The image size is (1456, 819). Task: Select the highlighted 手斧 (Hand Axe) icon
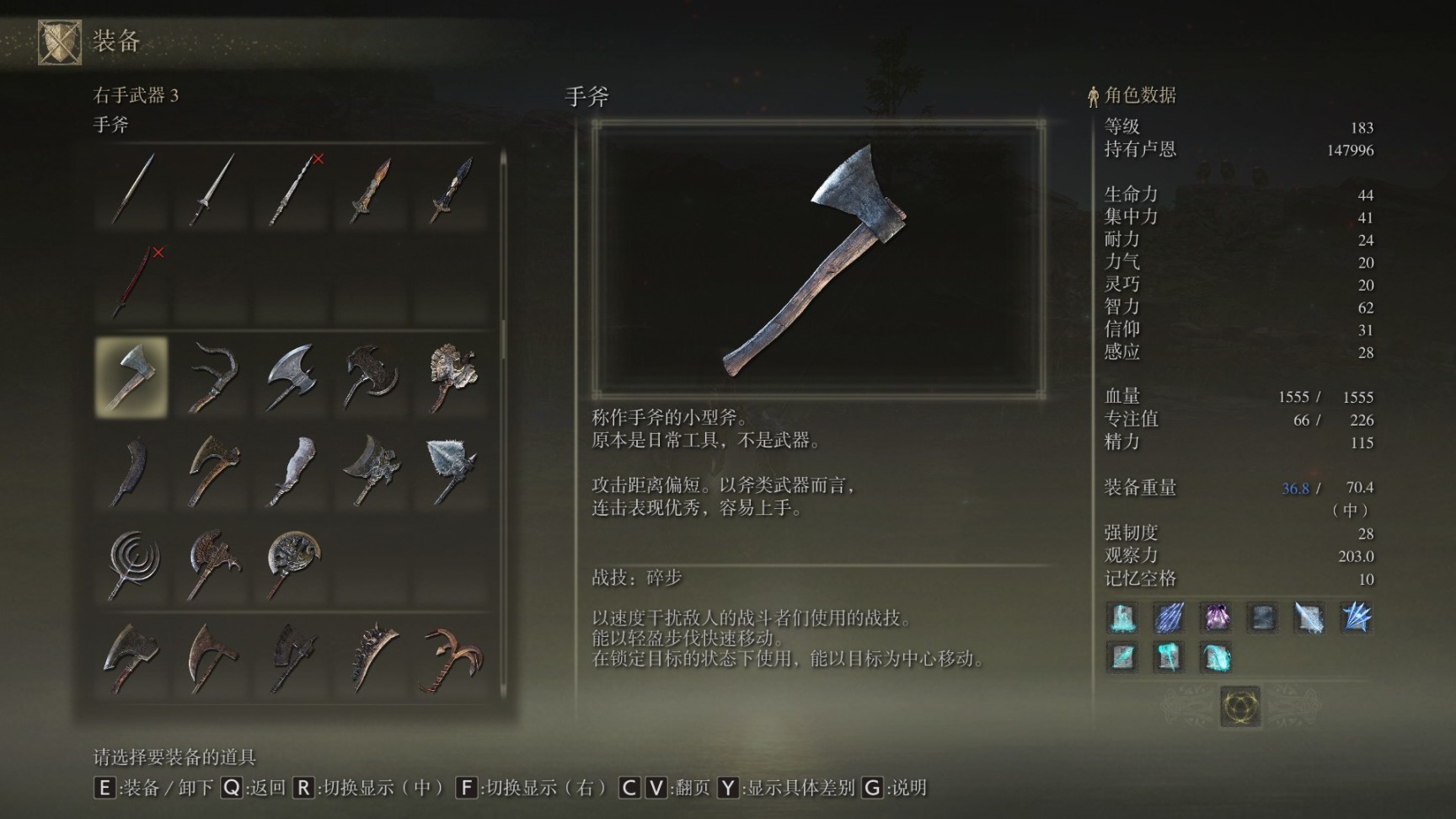(x=131, y=377)
